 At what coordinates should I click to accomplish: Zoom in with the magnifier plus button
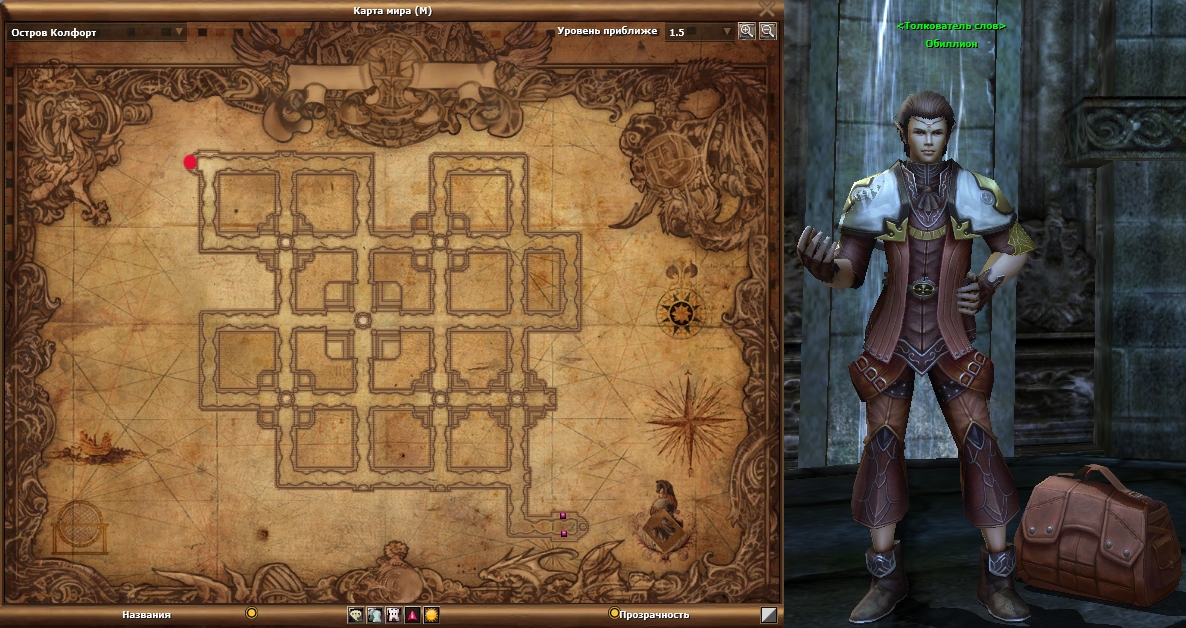click(746, 31)
